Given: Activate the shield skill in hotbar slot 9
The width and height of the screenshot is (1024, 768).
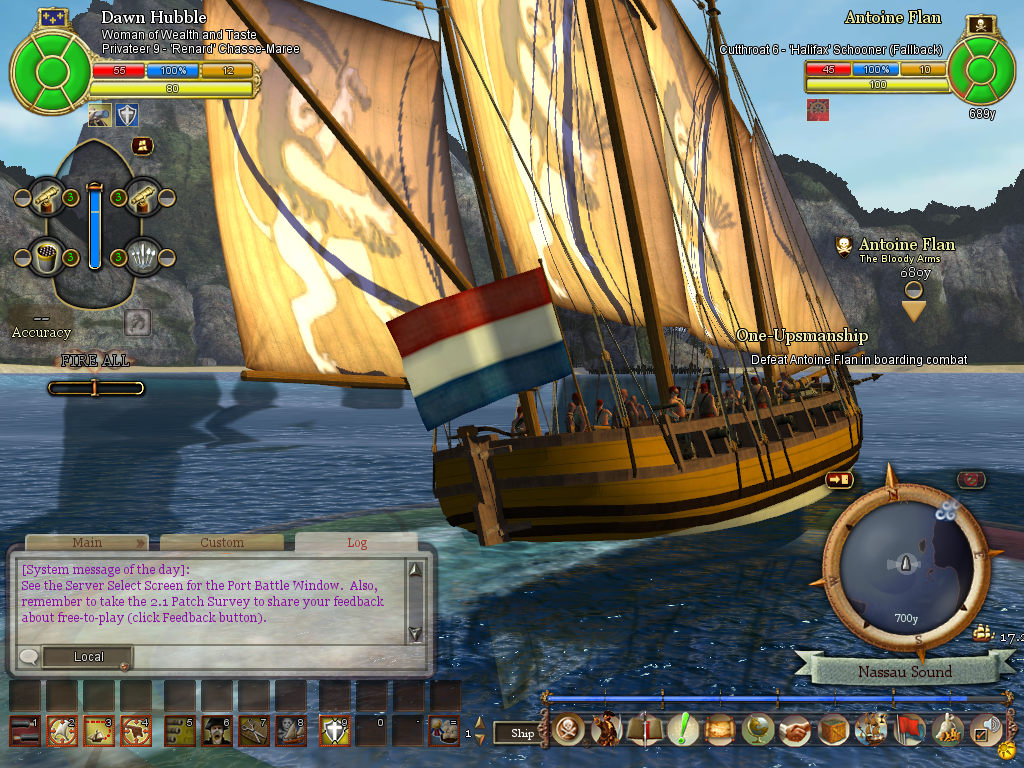Looking at the screenshot, I should (333, 731).
